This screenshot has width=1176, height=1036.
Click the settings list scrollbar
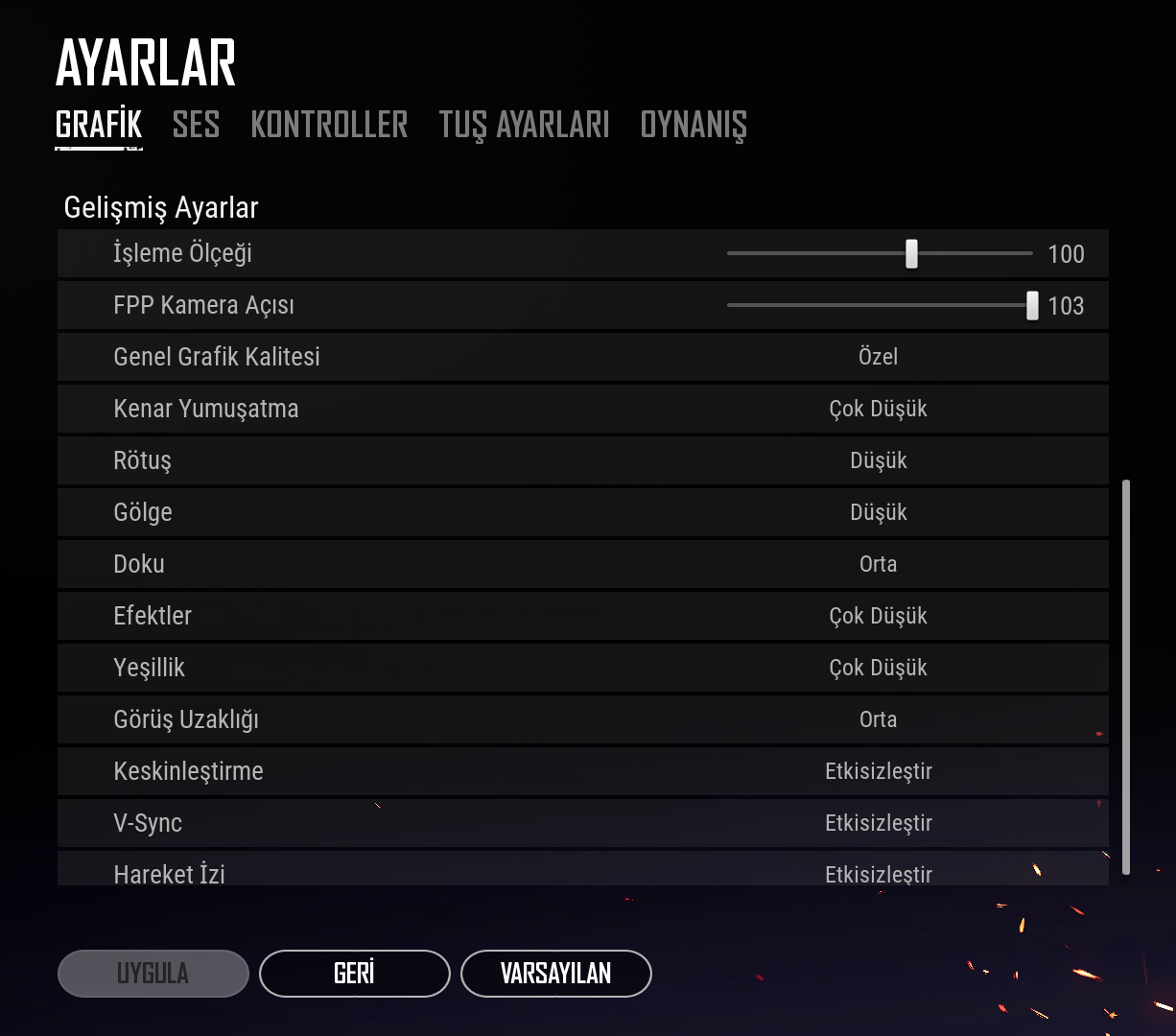(x=1126, y=676)
